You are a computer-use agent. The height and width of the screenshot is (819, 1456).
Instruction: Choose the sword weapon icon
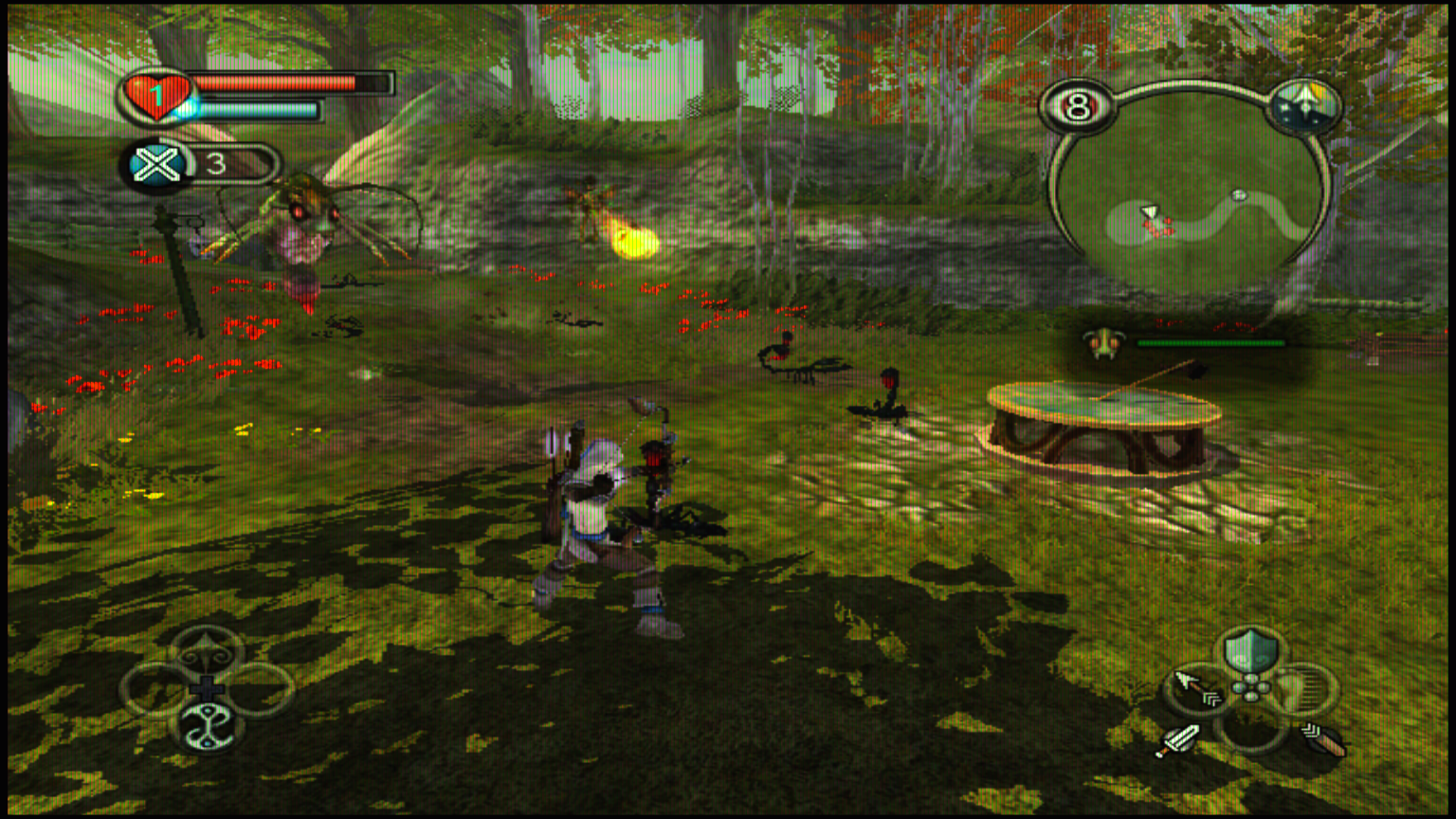point(1177,739)
